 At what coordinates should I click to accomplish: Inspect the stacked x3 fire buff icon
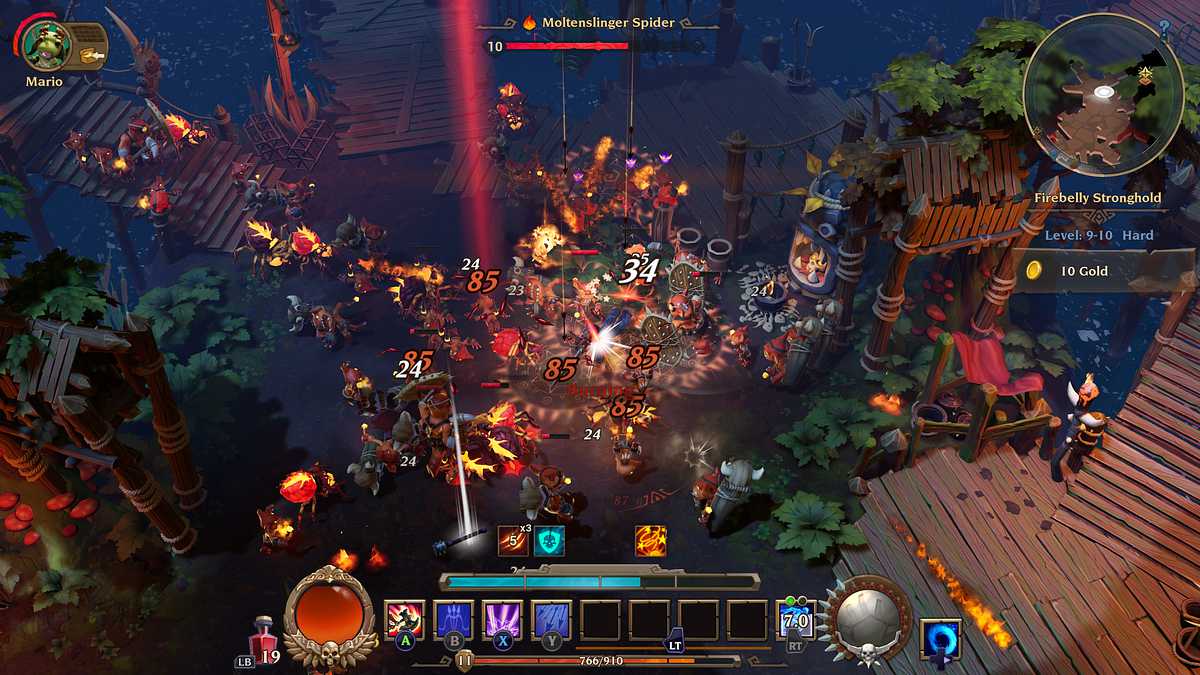click(x=513, y=541)
